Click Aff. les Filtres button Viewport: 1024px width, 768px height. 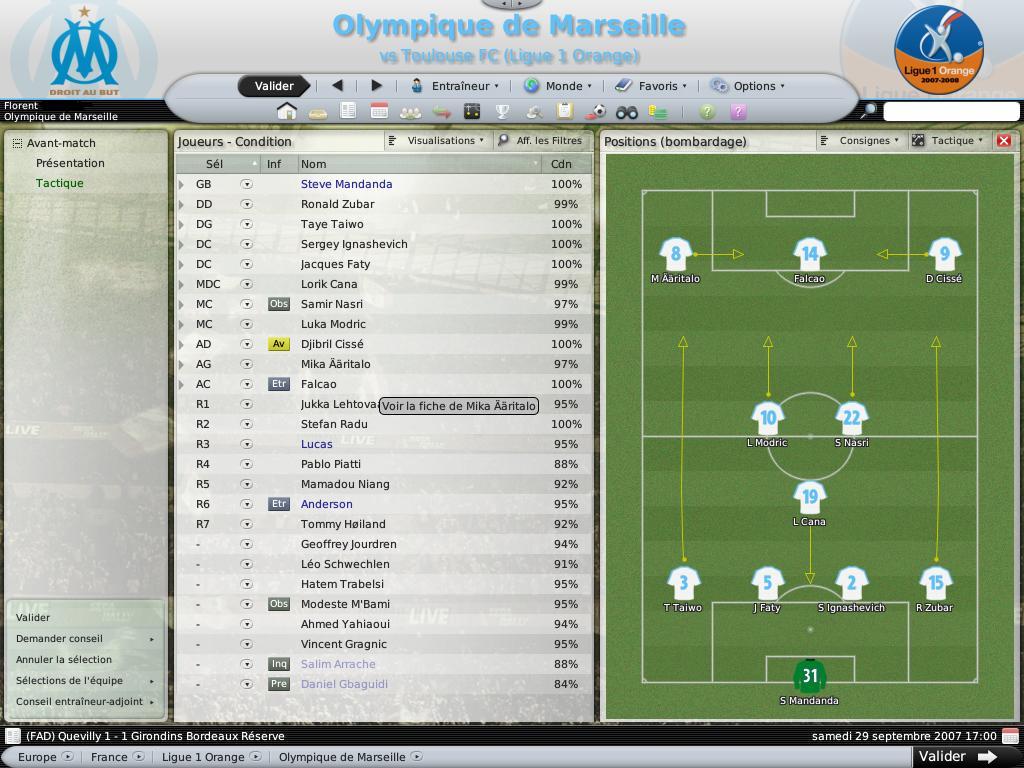pos(541,141)
